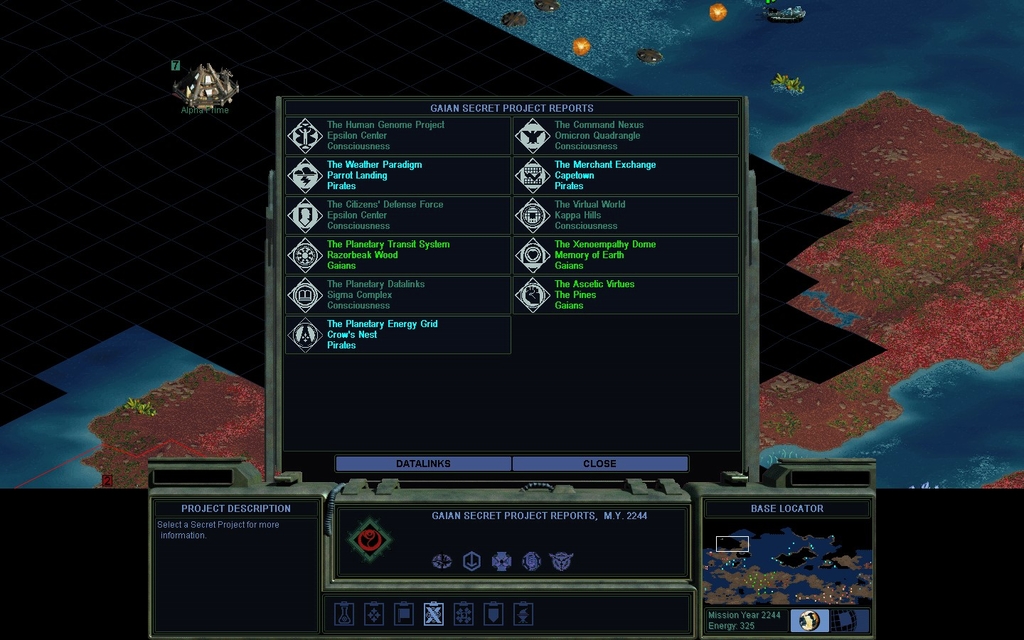Select The Command Nexus project row

point(626,136)
